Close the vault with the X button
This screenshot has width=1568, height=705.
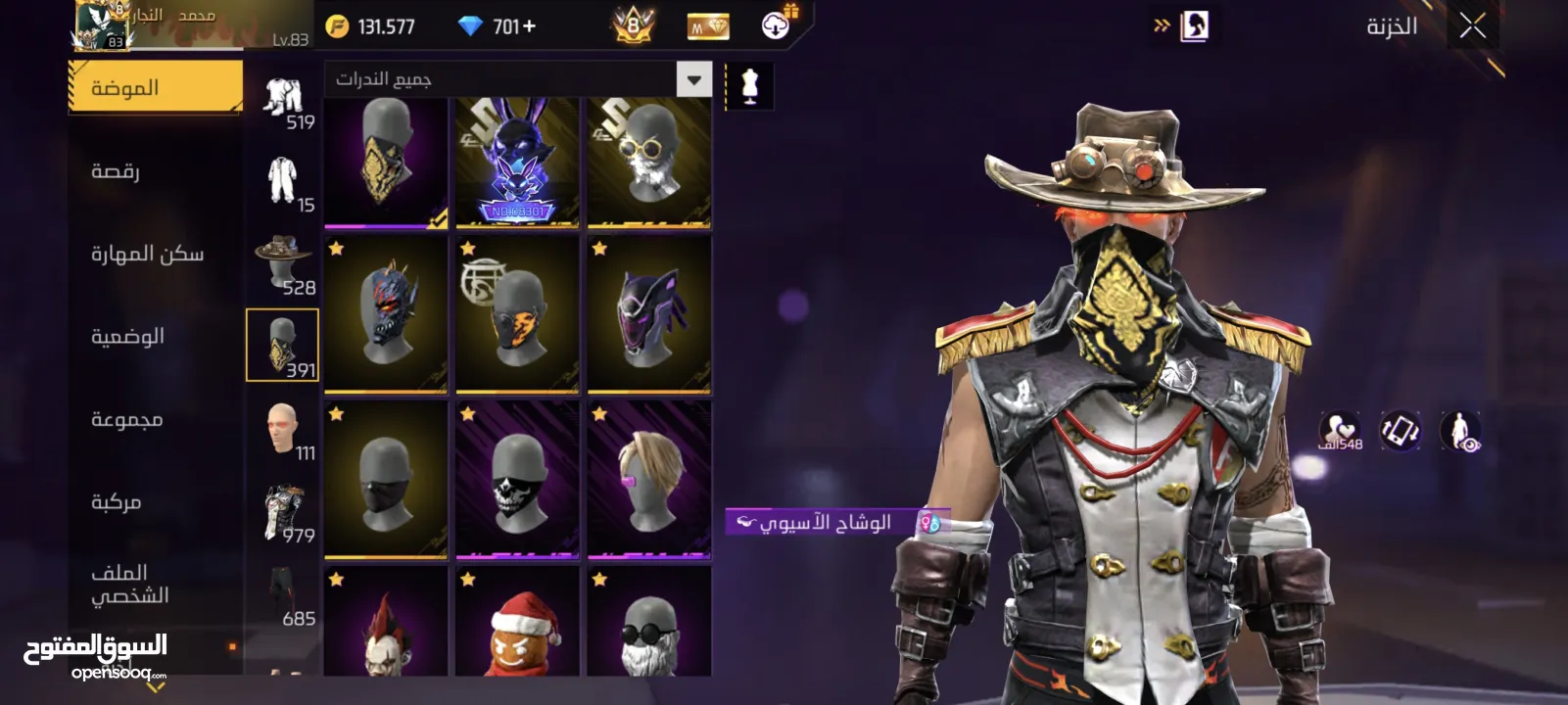point(1472,26)
